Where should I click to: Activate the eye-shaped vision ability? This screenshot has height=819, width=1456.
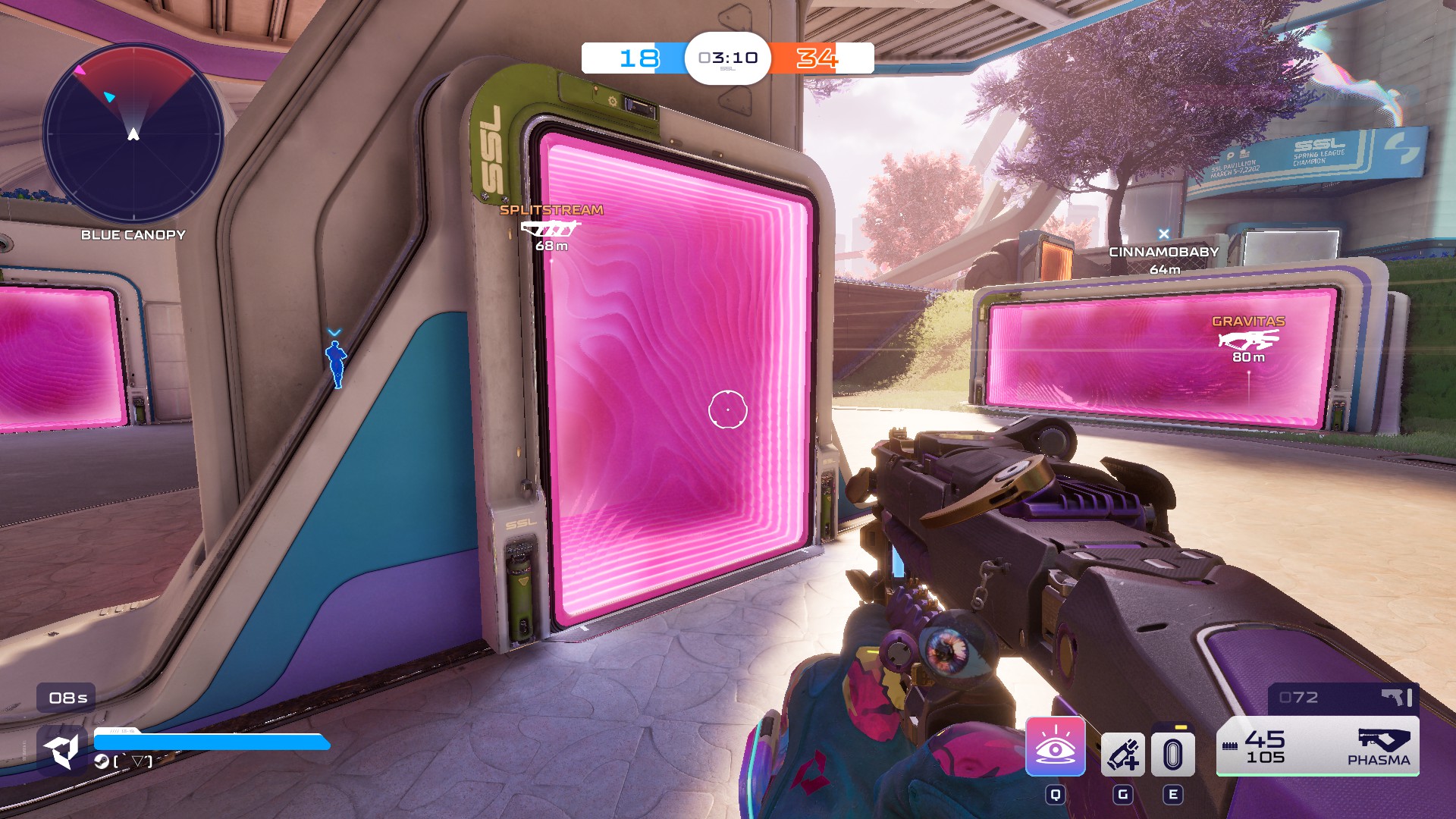click(1055, 747)
